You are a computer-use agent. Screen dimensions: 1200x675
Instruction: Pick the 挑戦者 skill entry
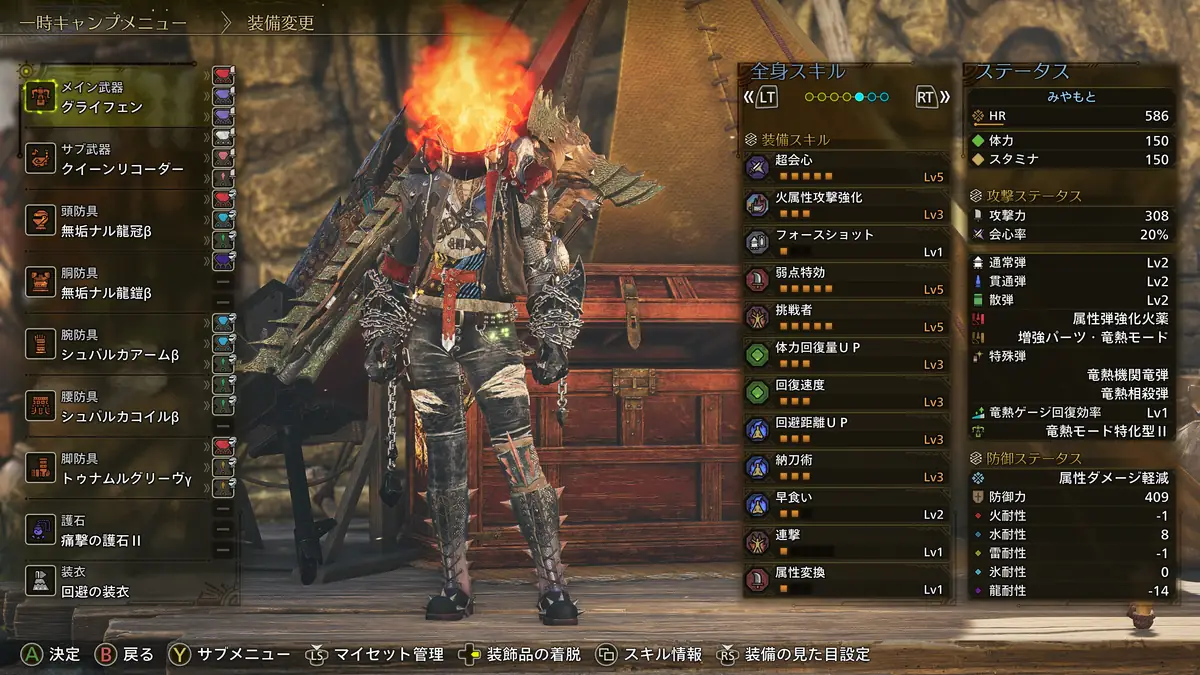846,317
